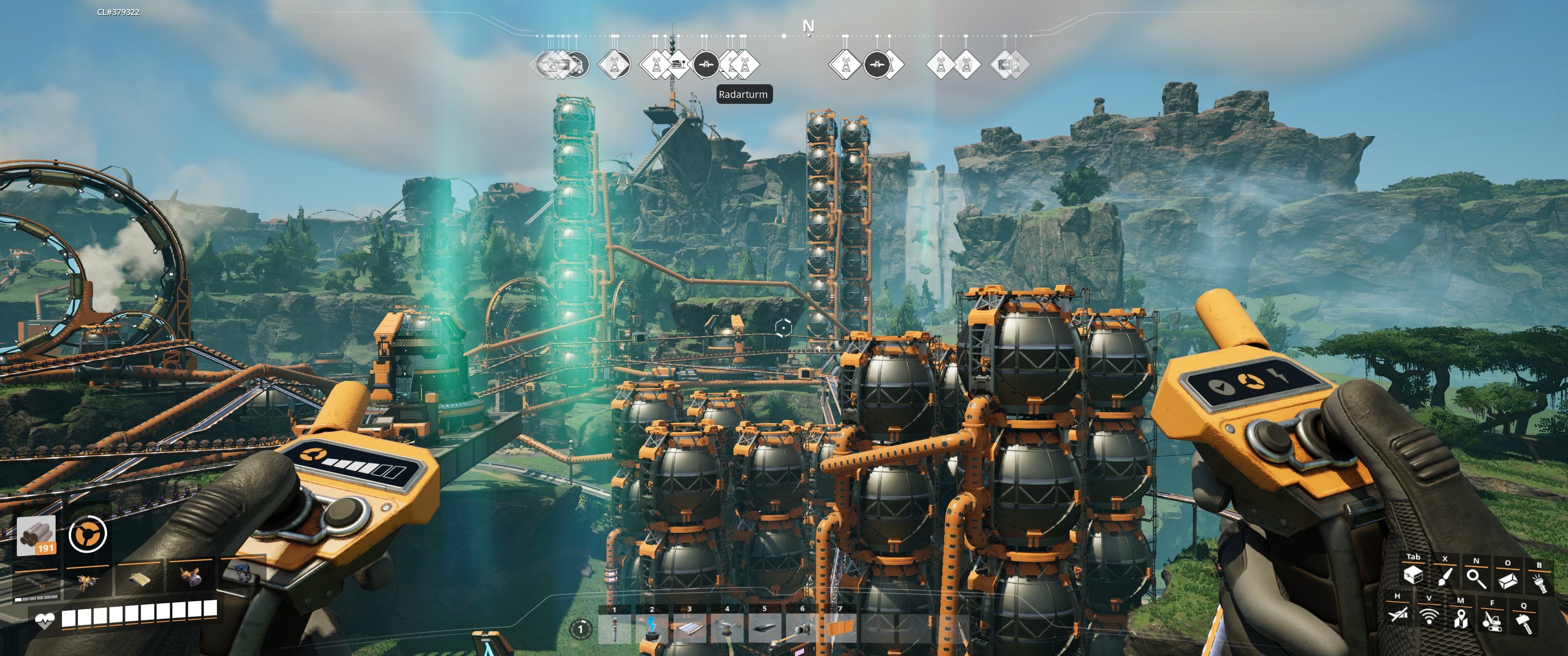Select the paintbrush customizer icon
The image size is (1568, 656).
click(x=1444, y=576)
